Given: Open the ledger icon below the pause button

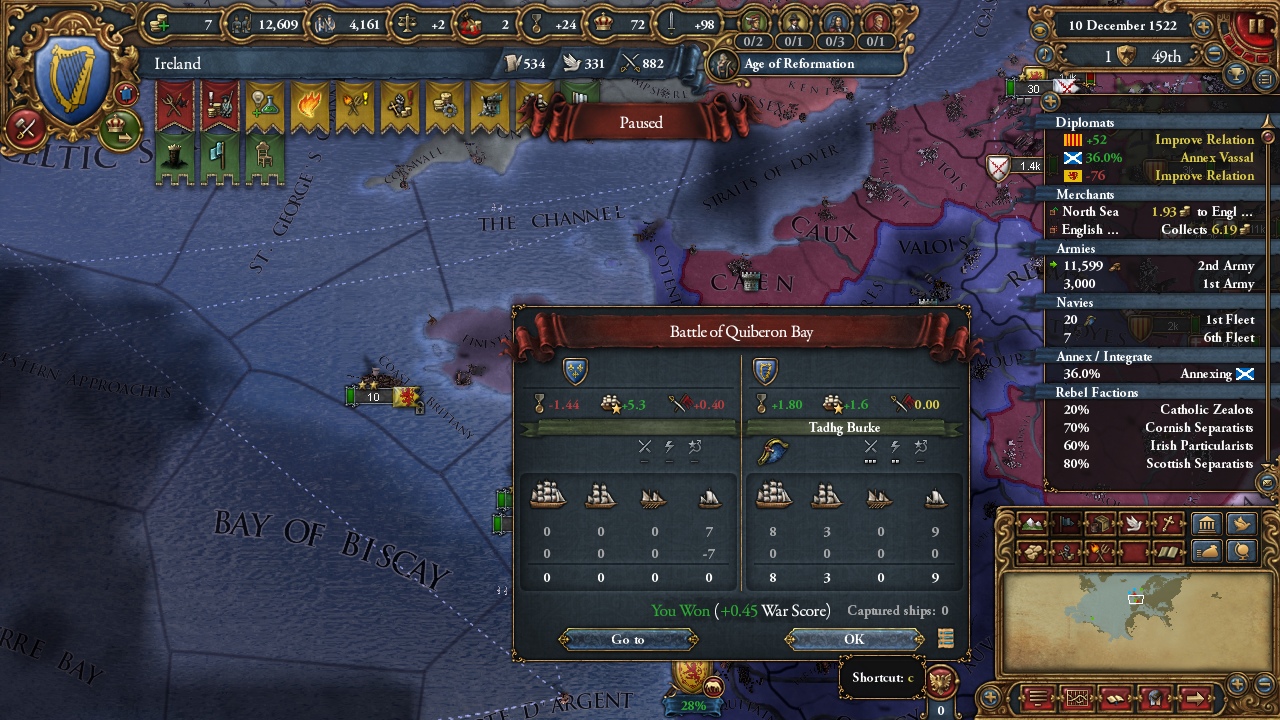Looking at the screenshot, I should tap(1264, 79).
